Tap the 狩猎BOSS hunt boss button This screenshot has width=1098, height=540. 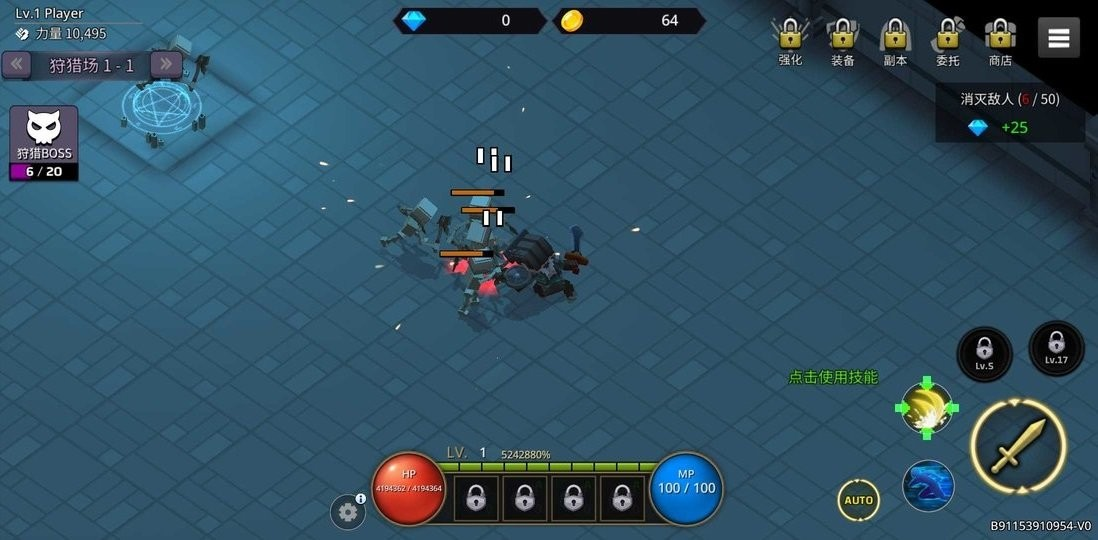coord(44,143)
